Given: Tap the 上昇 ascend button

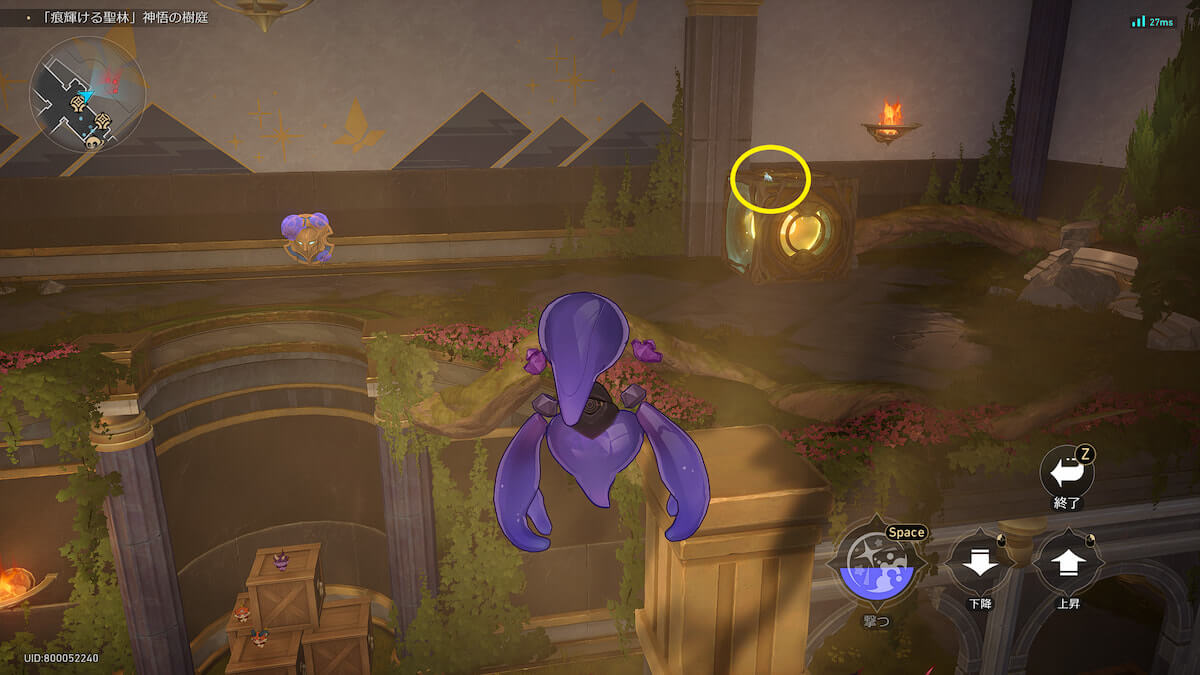Looking at the screenshot, I should click(x=1068, y=564).
